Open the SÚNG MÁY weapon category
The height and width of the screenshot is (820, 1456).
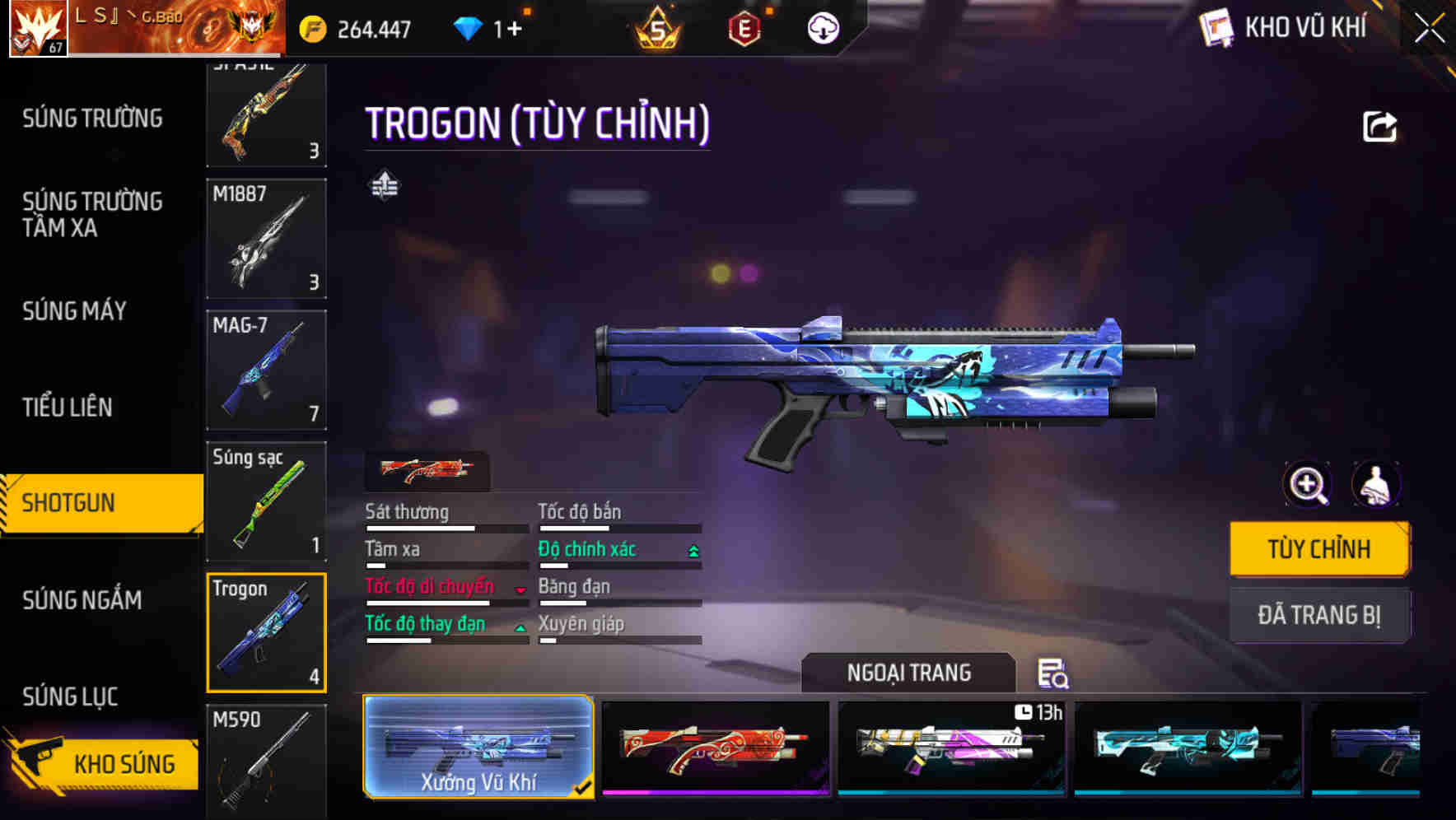coord(75,311)
